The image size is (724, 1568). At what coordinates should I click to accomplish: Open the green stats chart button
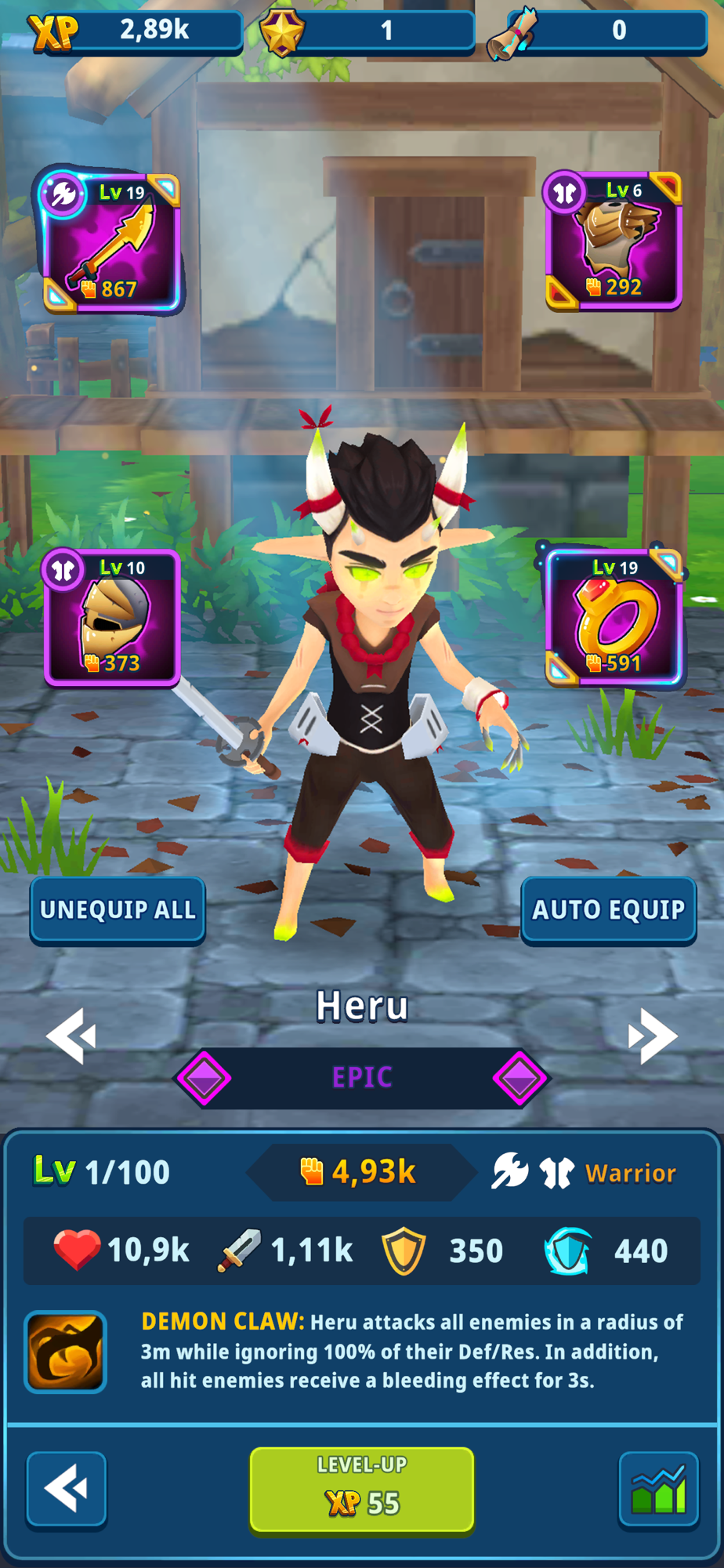tap(658, 1489)
